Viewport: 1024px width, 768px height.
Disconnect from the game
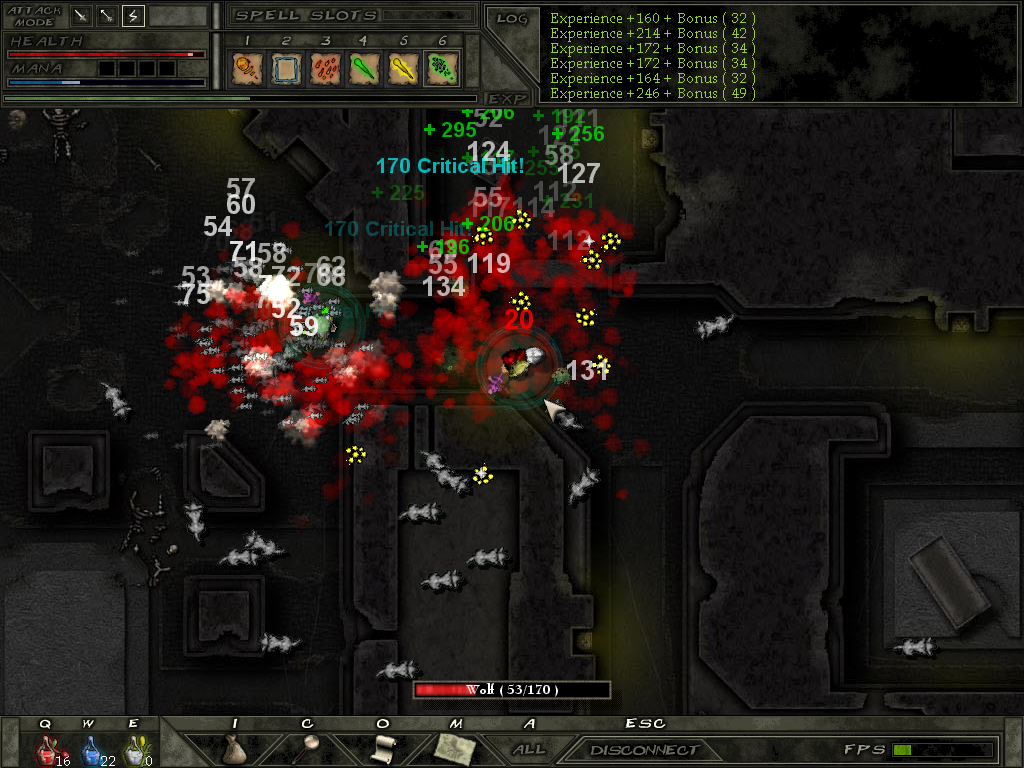pos(644,749)
